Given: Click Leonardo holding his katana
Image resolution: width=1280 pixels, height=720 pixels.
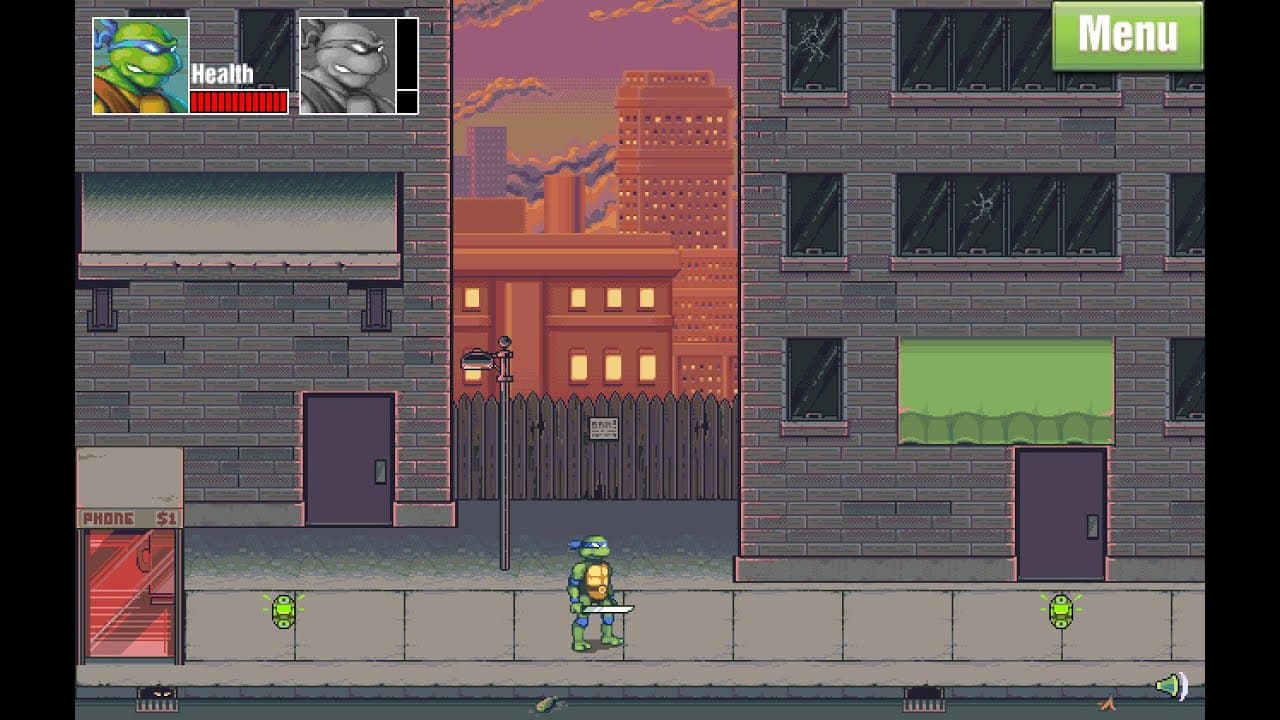Looking at the screenshot, I should point(592,590).
